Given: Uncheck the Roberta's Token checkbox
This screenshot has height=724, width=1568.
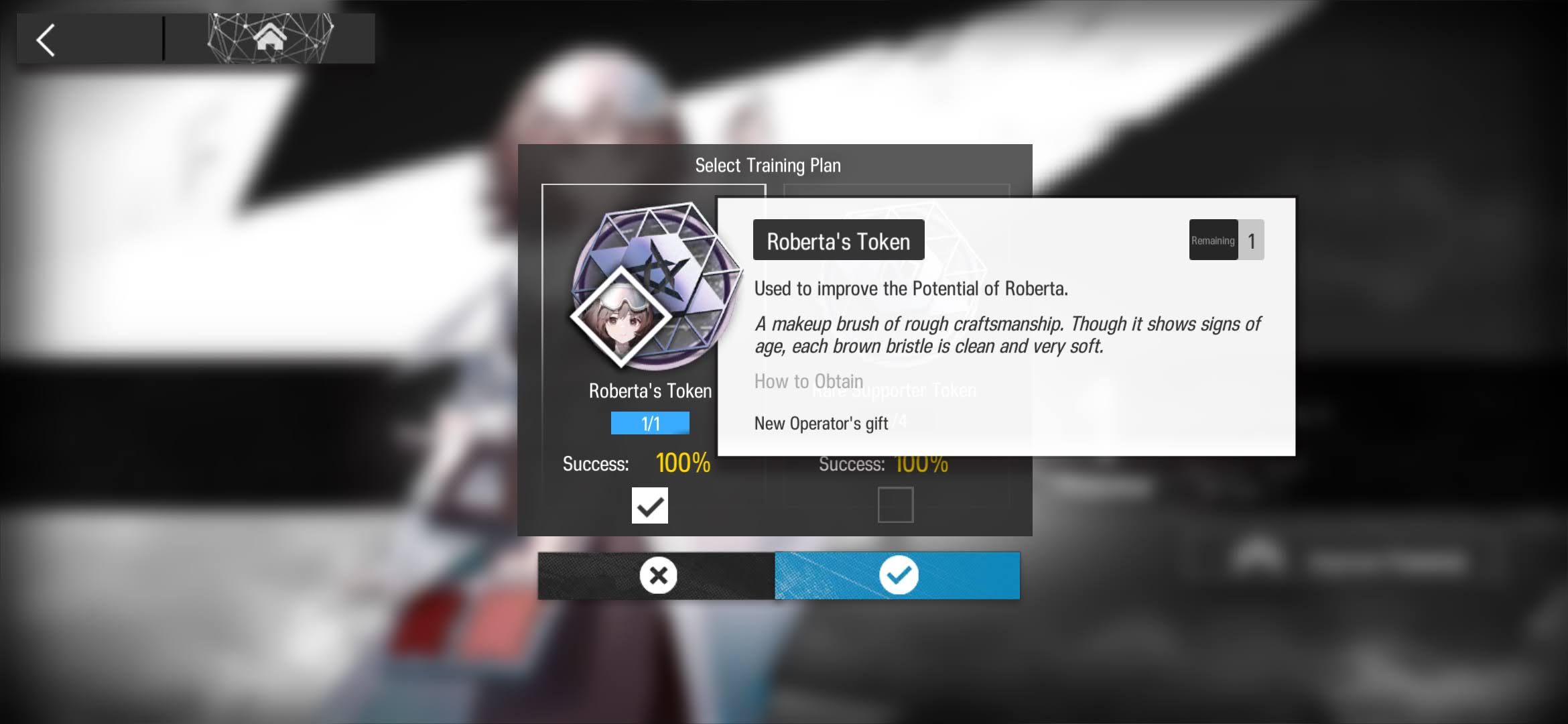Looking at the screenshot, I should pyautogui.click(x=649, y=505).
